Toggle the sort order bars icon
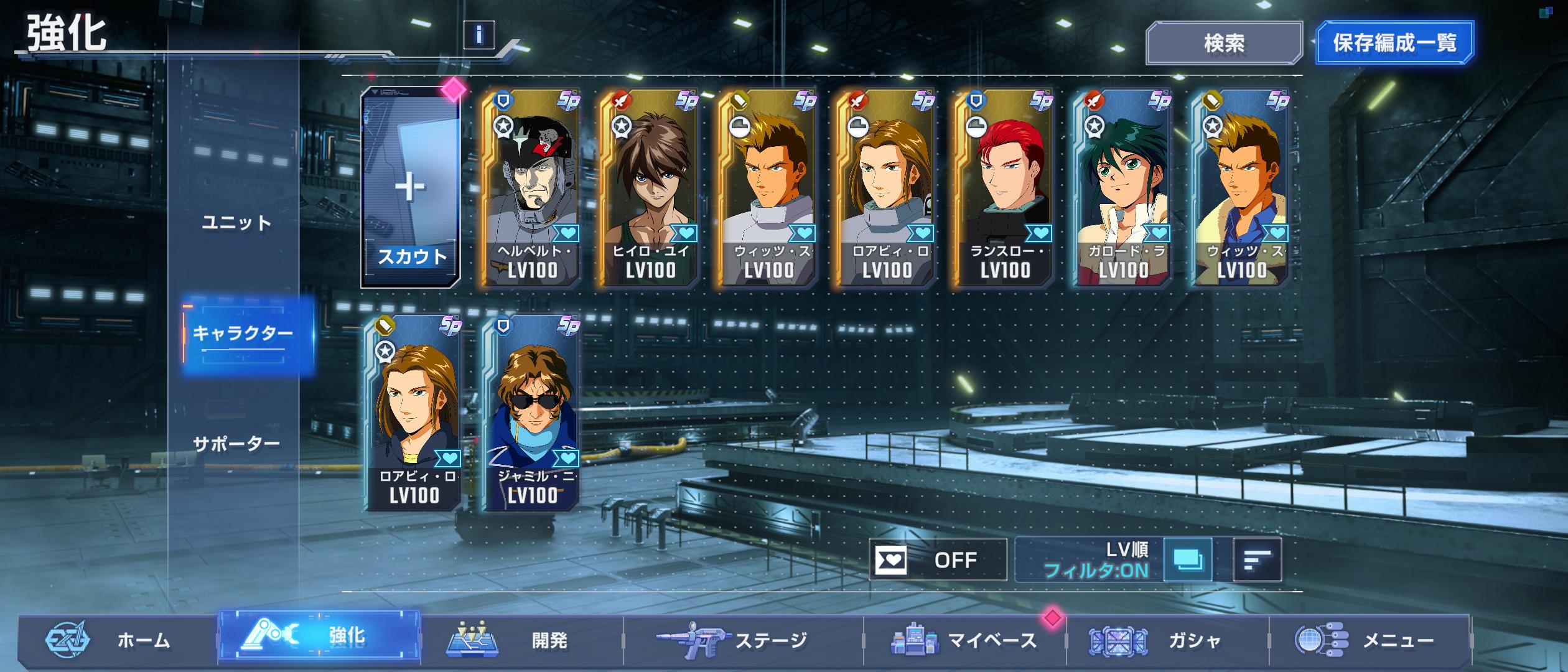 point(1257,560)
